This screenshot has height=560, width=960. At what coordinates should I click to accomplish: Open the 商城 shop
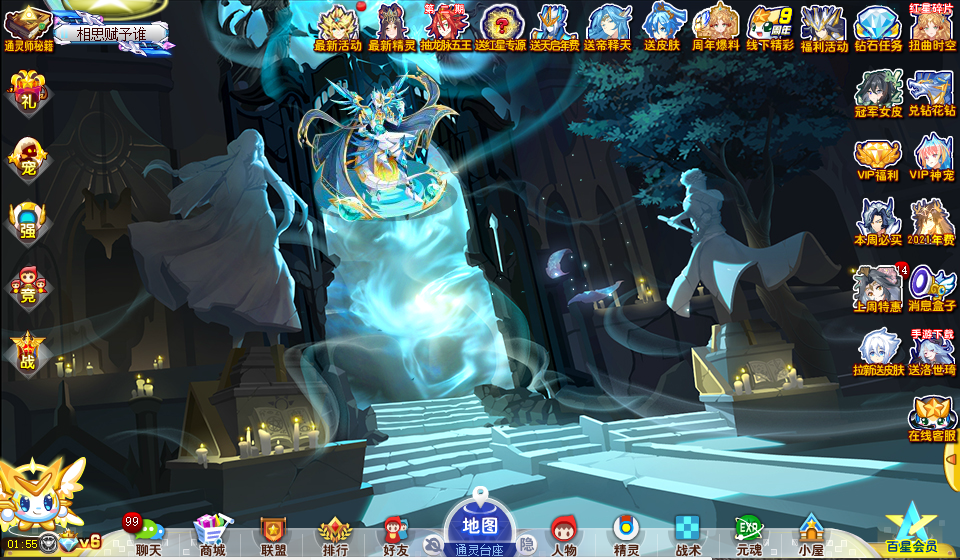coord(211,535)
